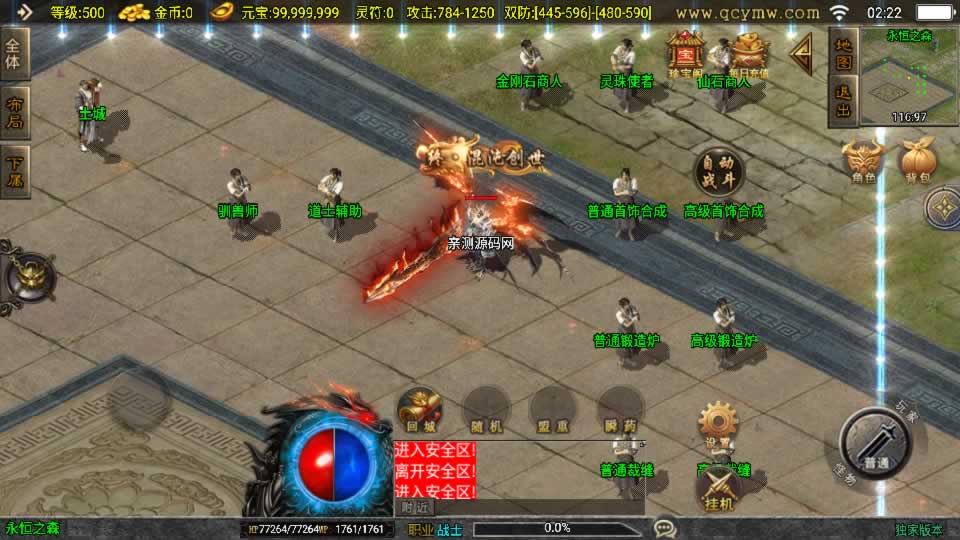This screenshot has width=960, height=540.
Task: Open the 背包 backpack
Action: [917, 162]
